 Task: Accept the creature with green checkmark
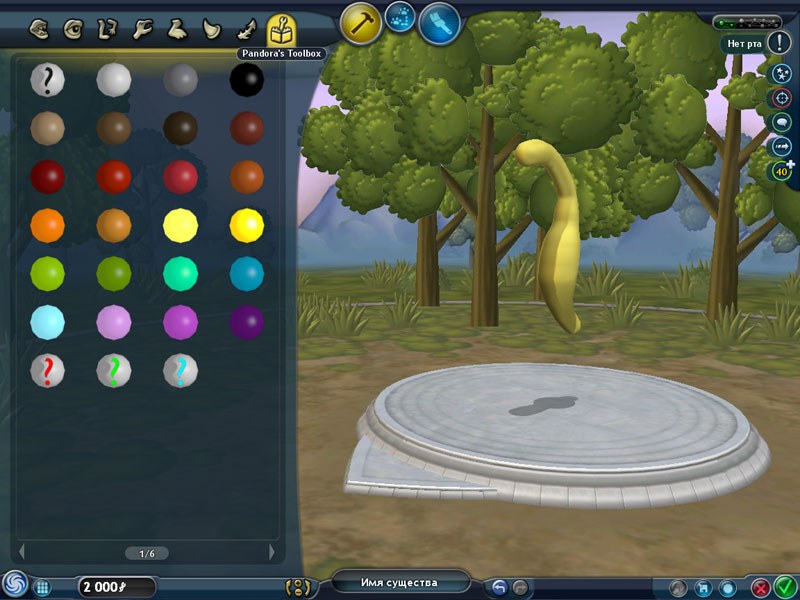(785, 587)
